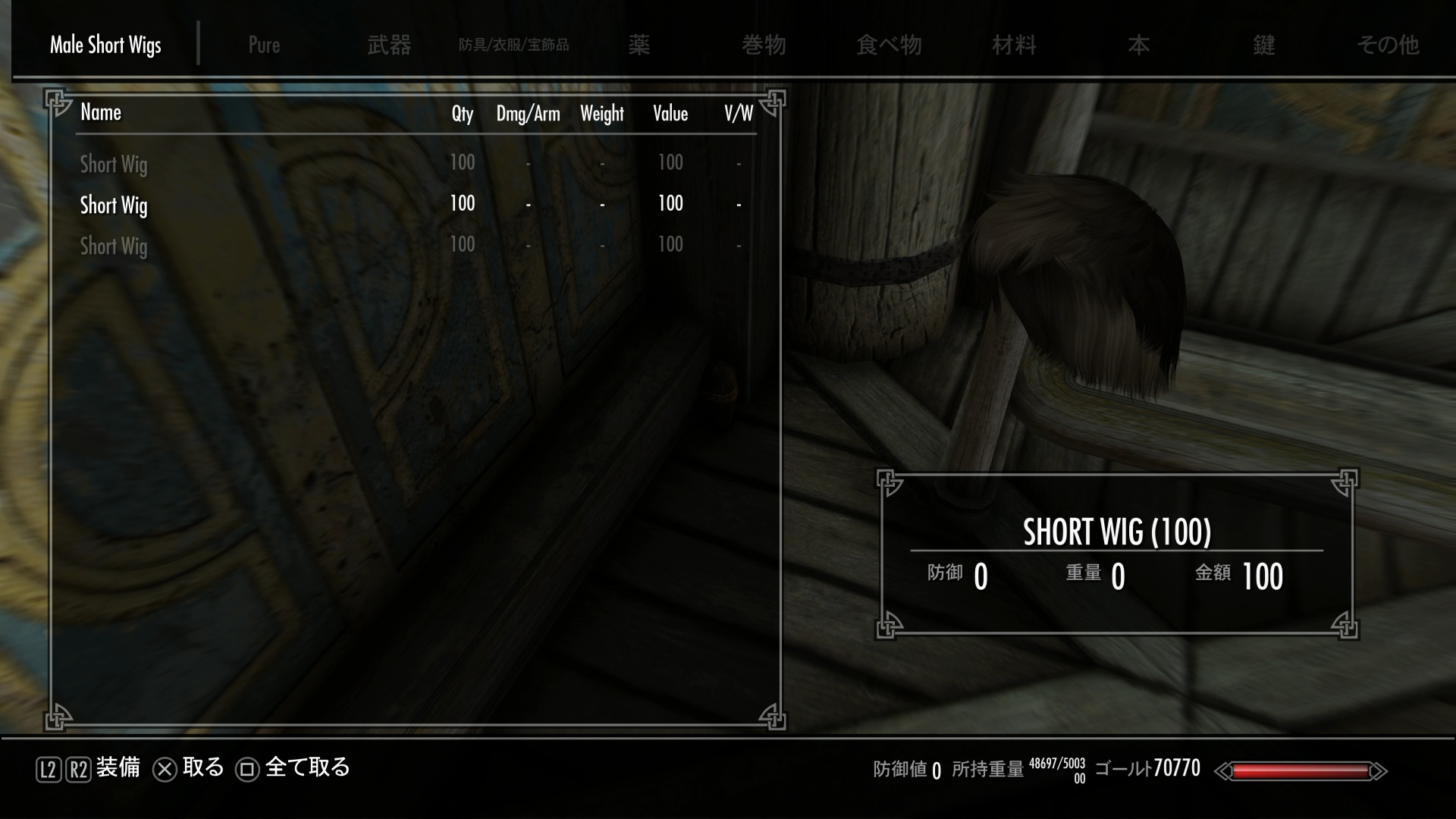Open the 本 books tab

click(1138, 45)
